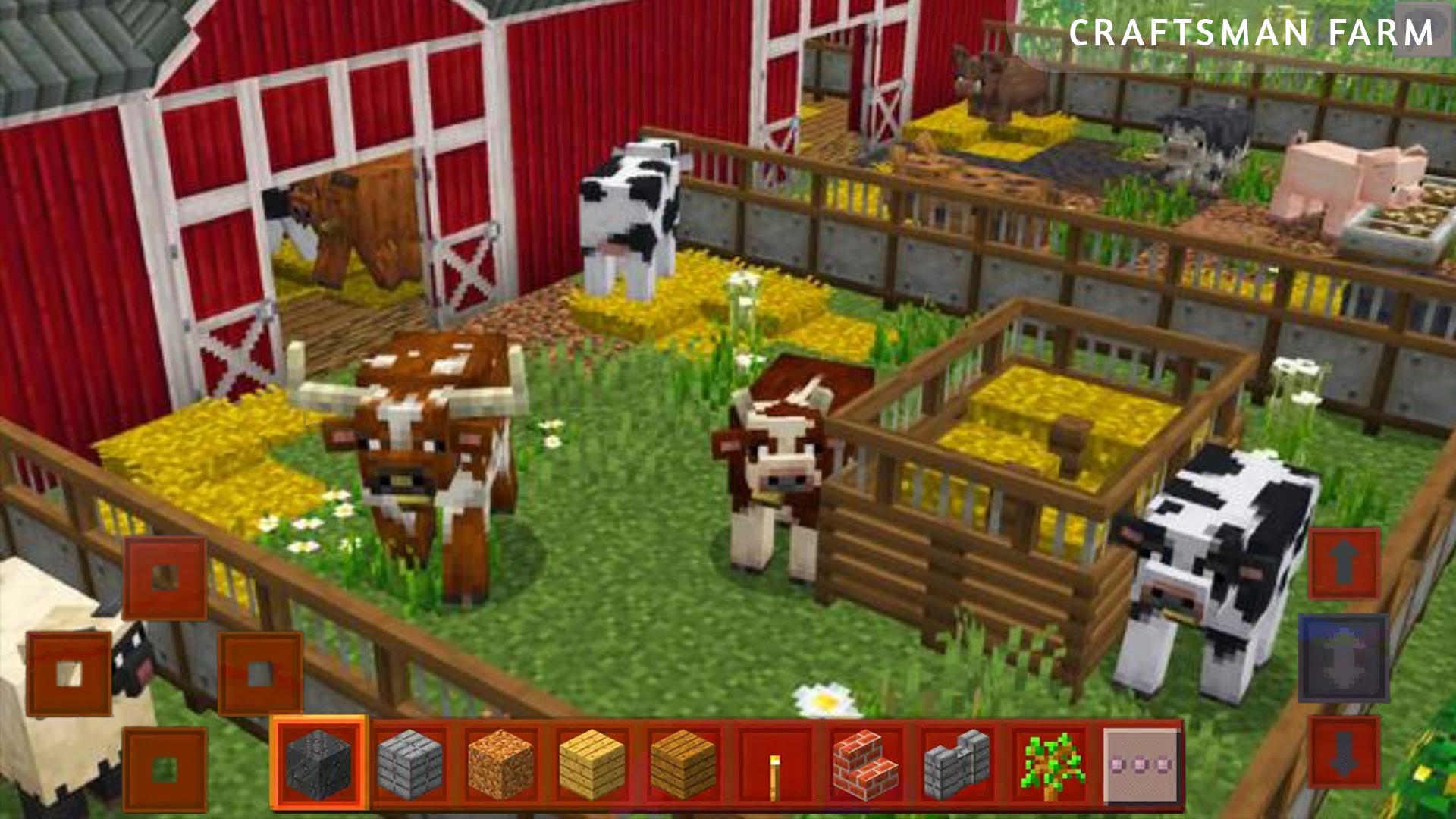Pick the darker oak planks block
This screenshot has height=819, width=1456.
(x=682, y=763)
